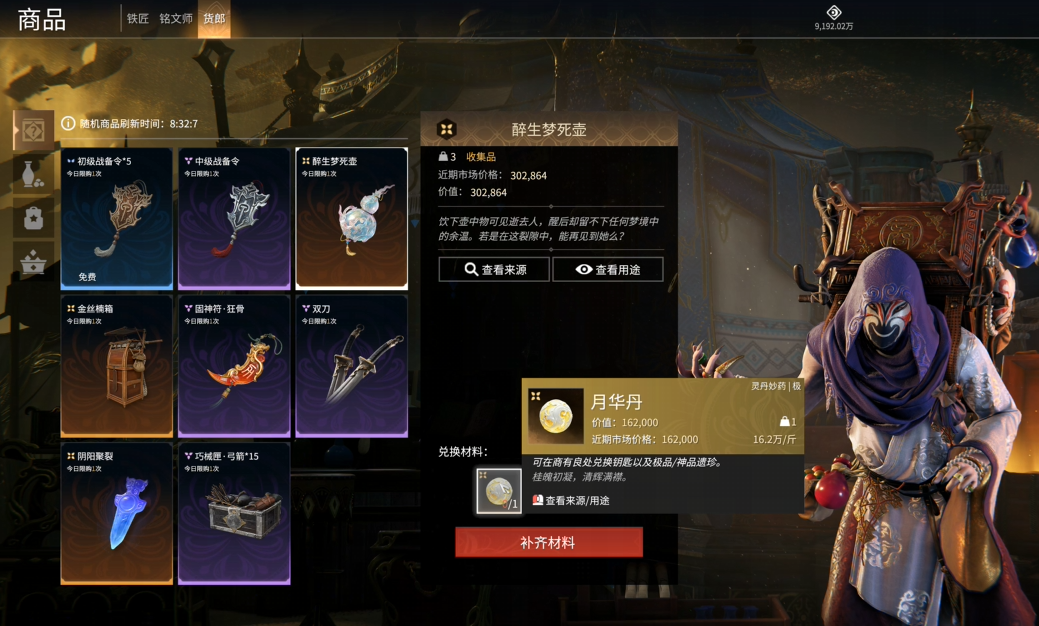Select the 货郎 tab
The width and height of the screenshot is (1039, 626).
[214, 19]
